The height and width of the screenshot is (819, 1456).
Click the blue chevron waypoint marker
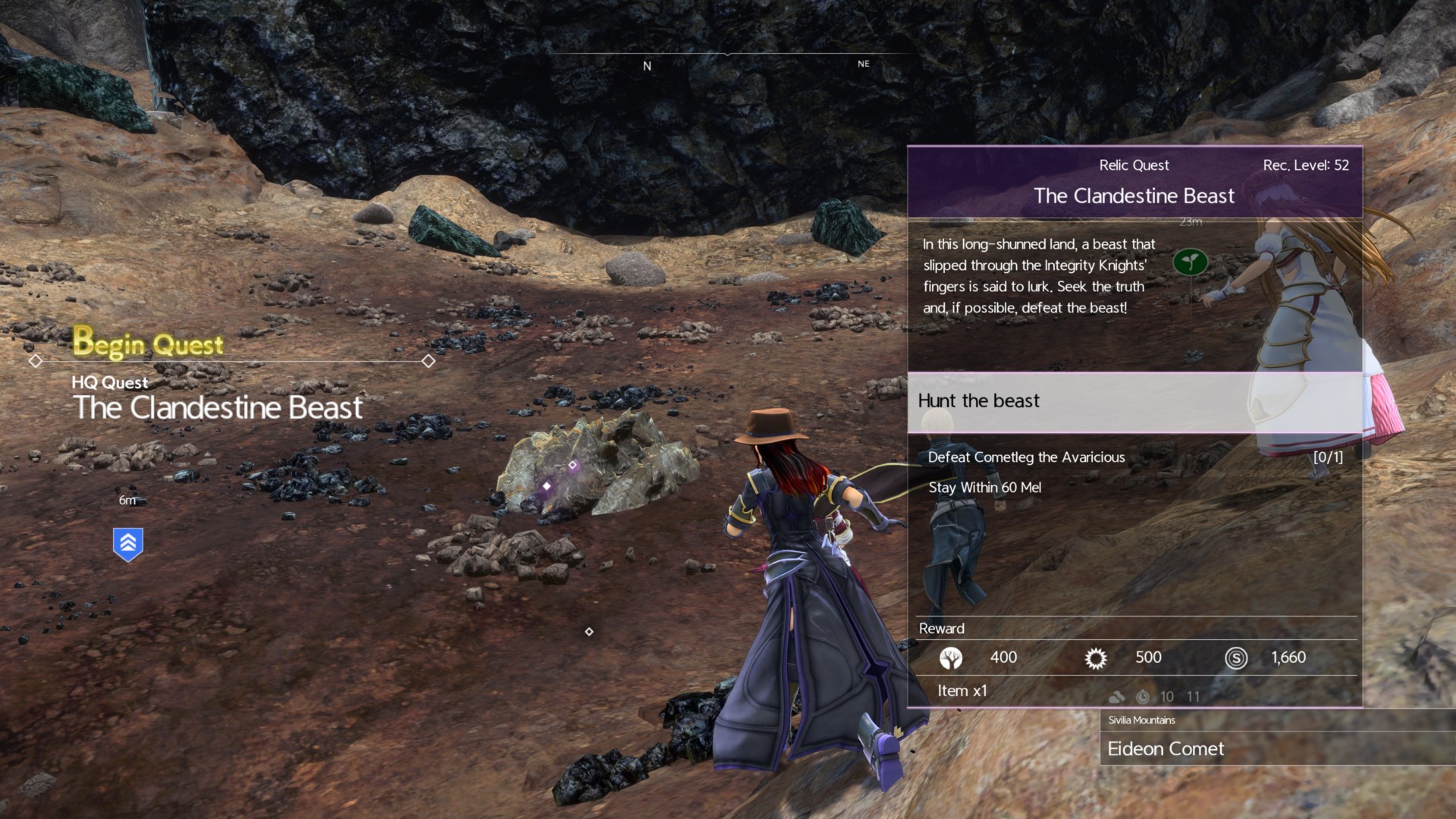[128, 544]
